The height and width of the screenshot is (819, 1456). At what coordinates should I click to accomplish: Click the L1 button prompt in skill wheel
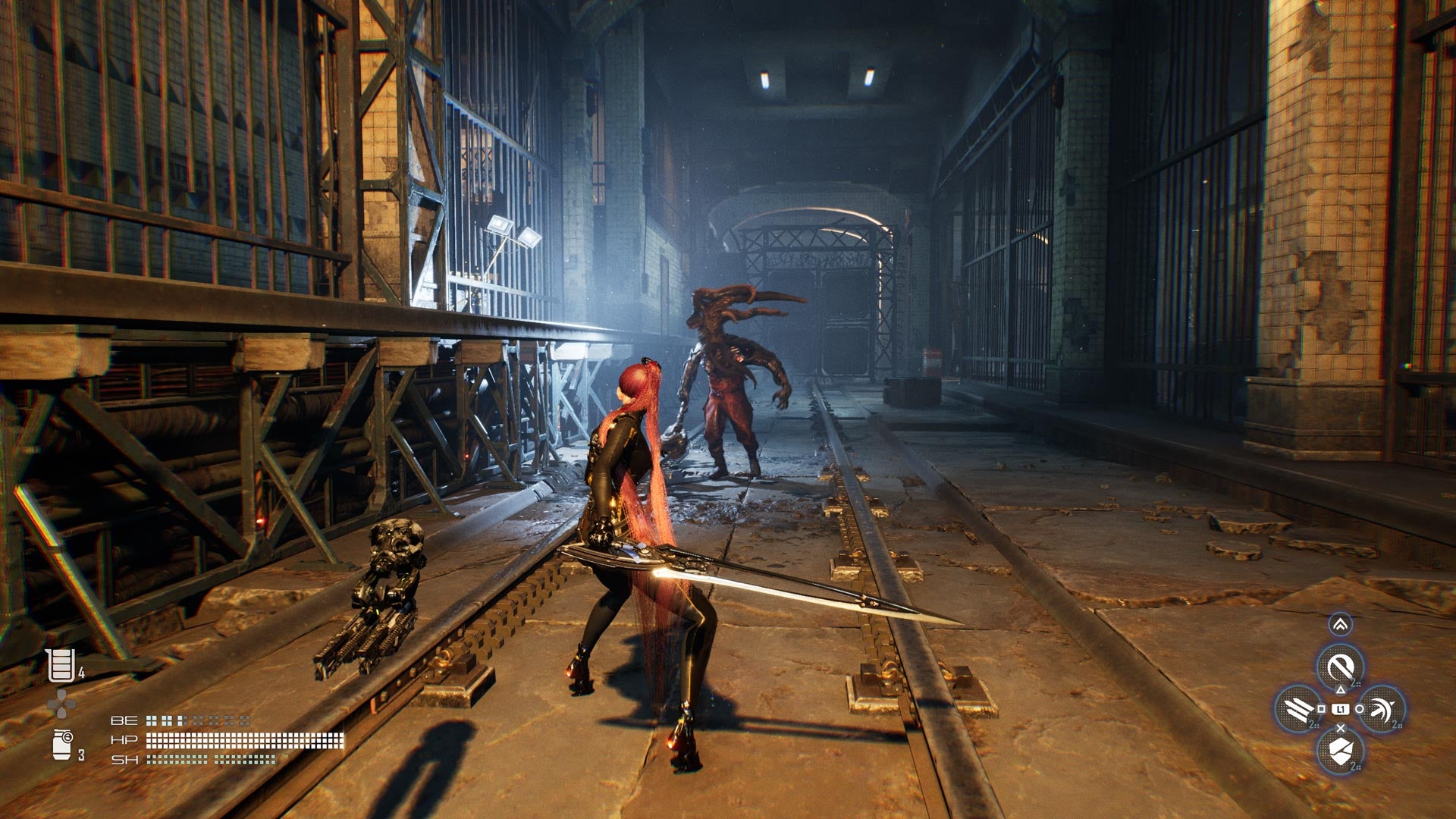click(x=1341, y=708)
